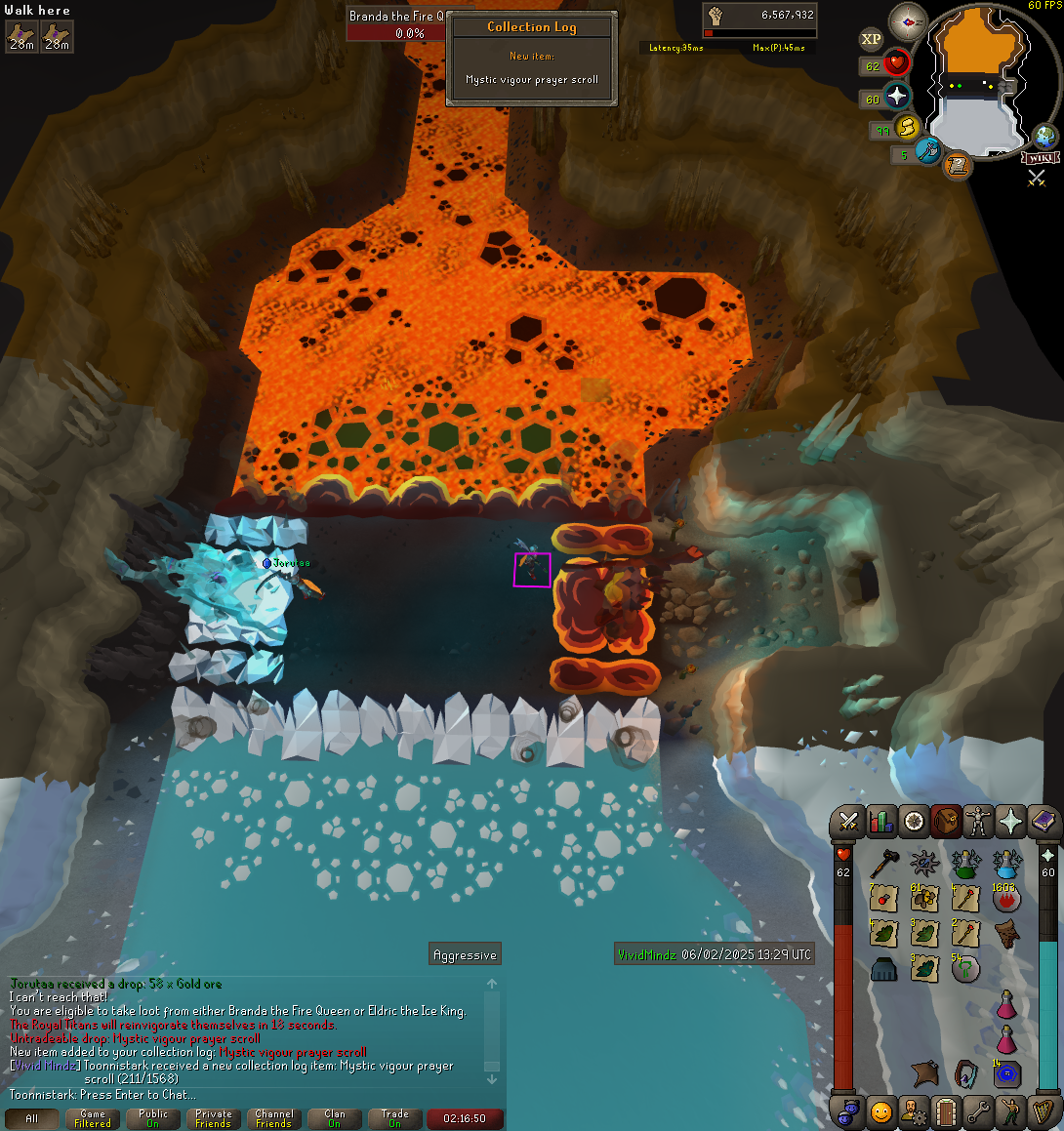Screen dimensions: 1064x1131
Task: Open the Prayer tab
Action: coord(1010,822)
